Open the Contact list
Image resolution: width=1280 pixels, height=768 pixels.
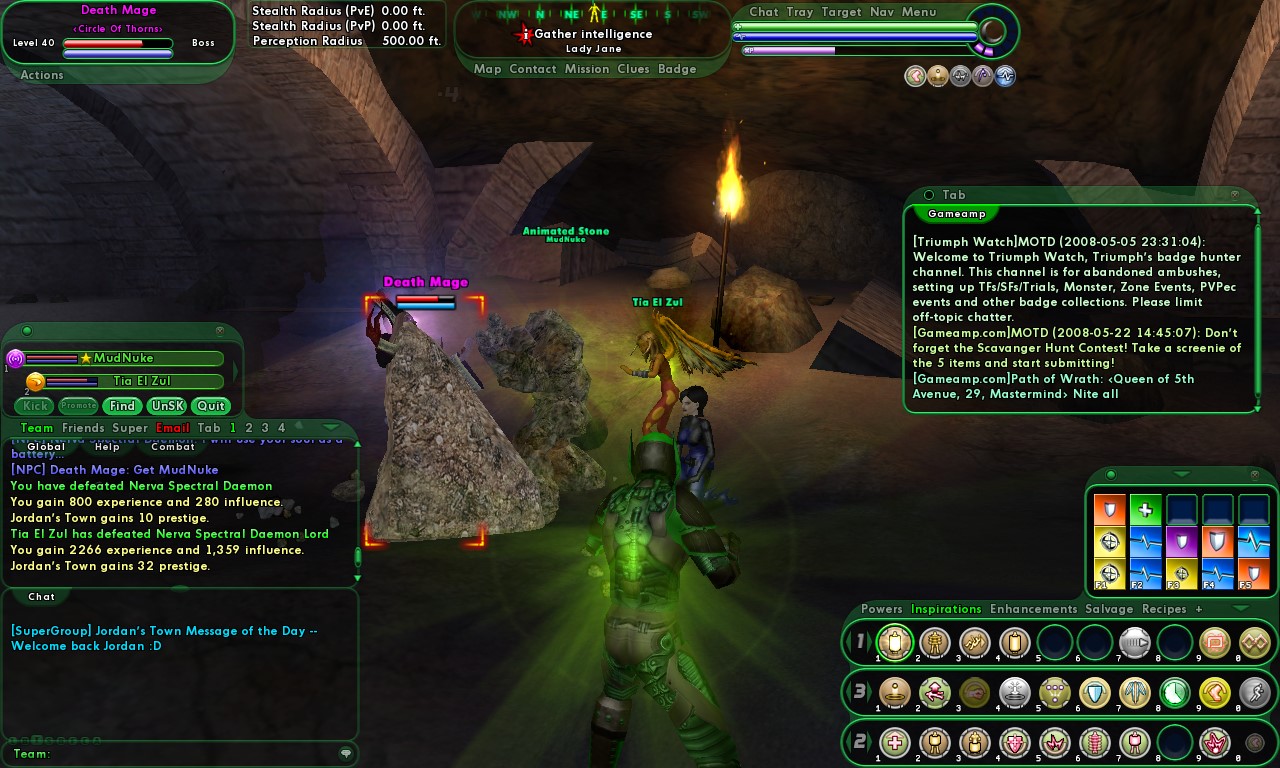click(532, 69)
